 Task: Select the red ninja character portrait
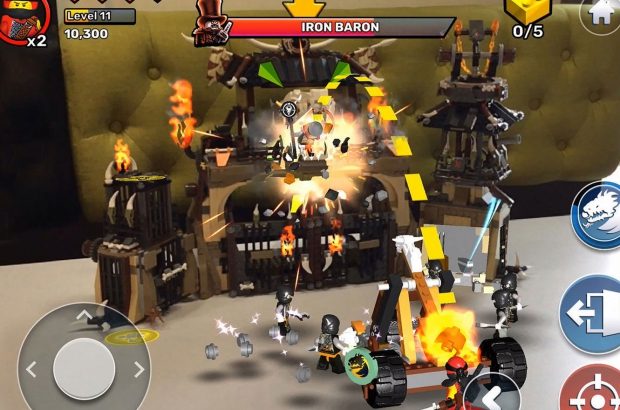coord(20,22)
